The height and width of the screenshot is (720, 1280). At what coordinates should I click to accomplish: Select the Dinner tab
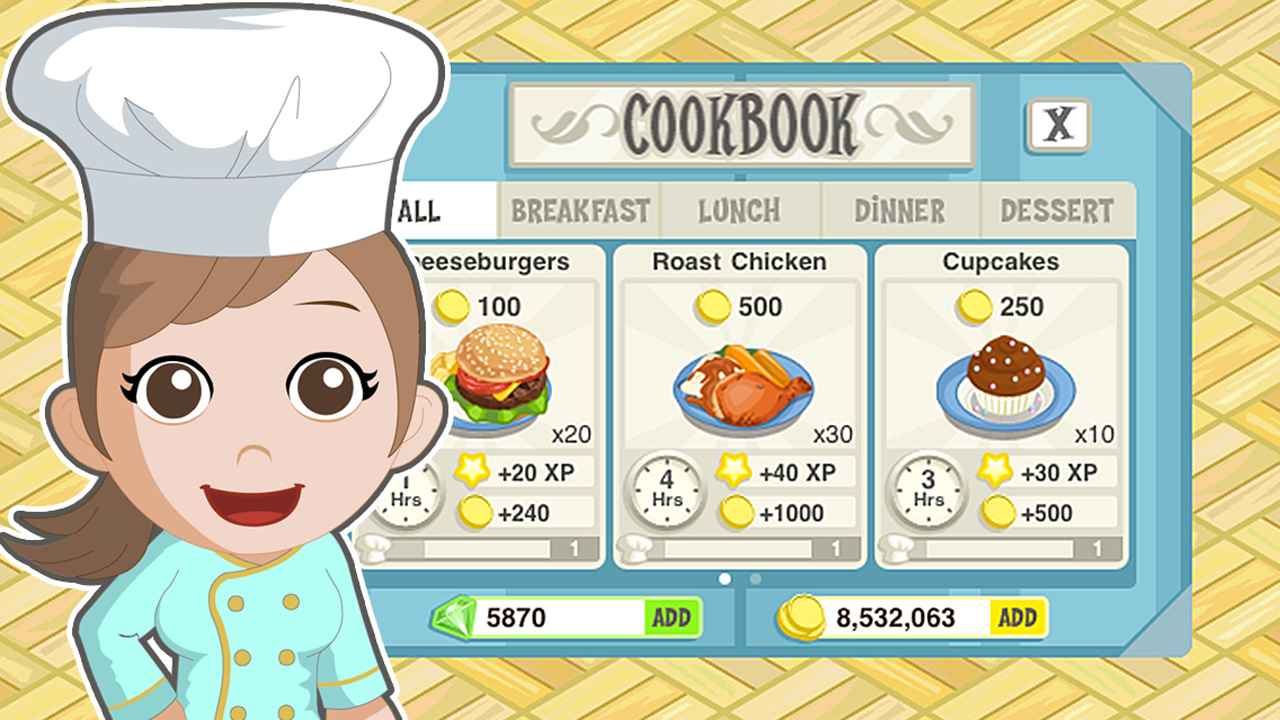898,211
